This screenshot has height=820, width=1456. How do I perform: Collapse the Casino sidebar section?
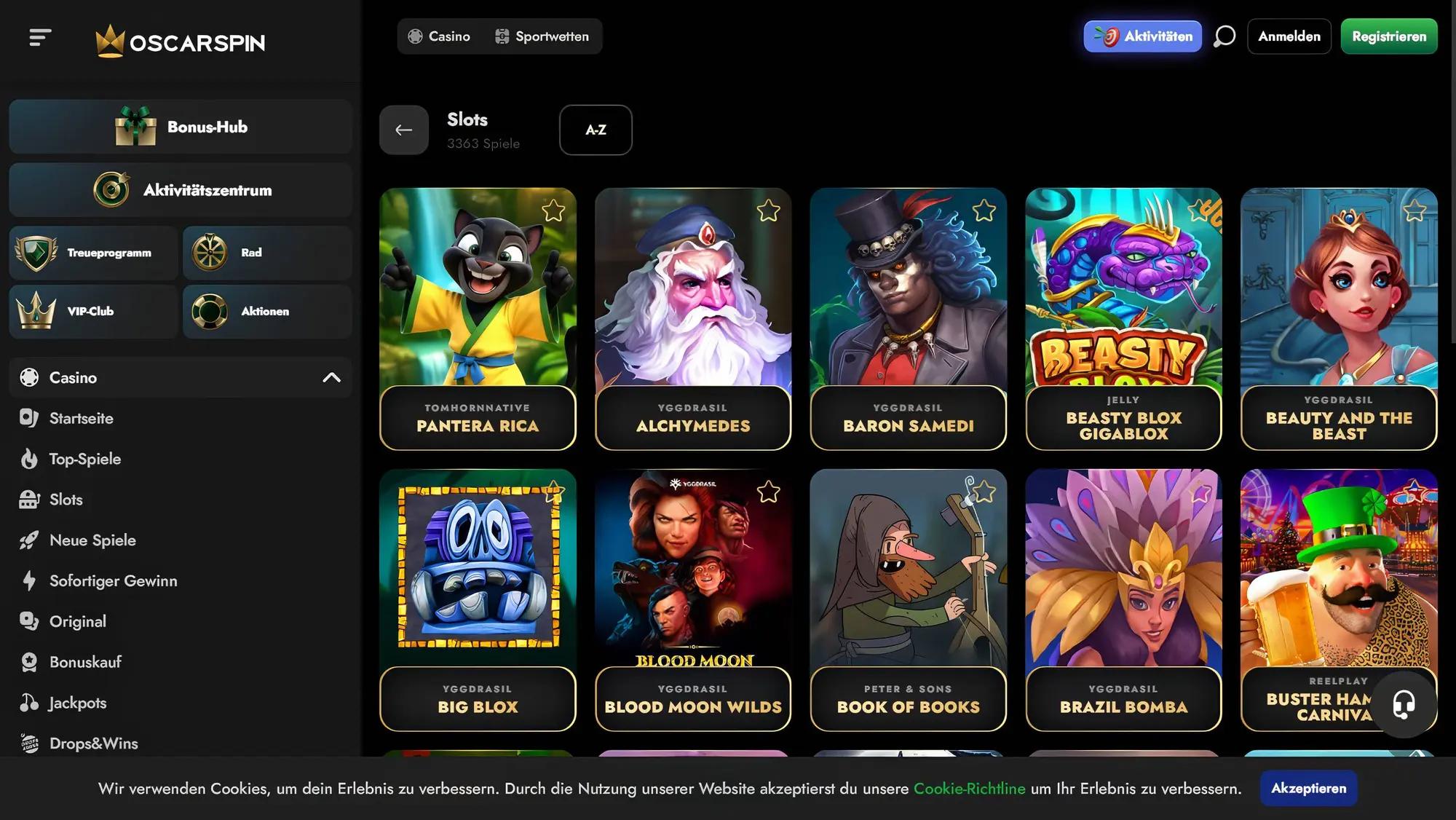(333, 377)
